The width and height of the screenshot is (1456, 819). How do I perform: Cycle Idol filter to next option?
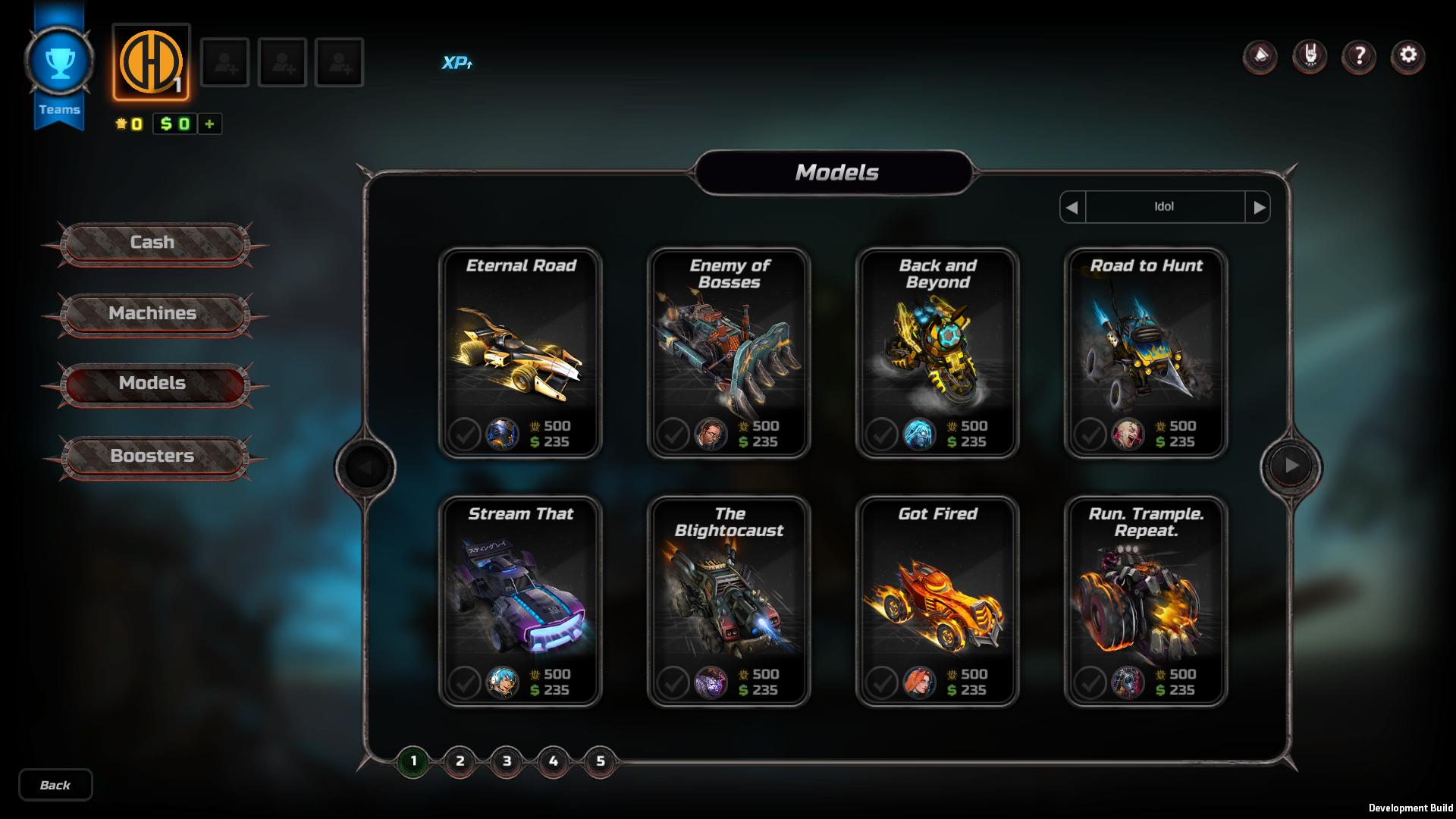pyautogui.click(x=1259, y=207)
